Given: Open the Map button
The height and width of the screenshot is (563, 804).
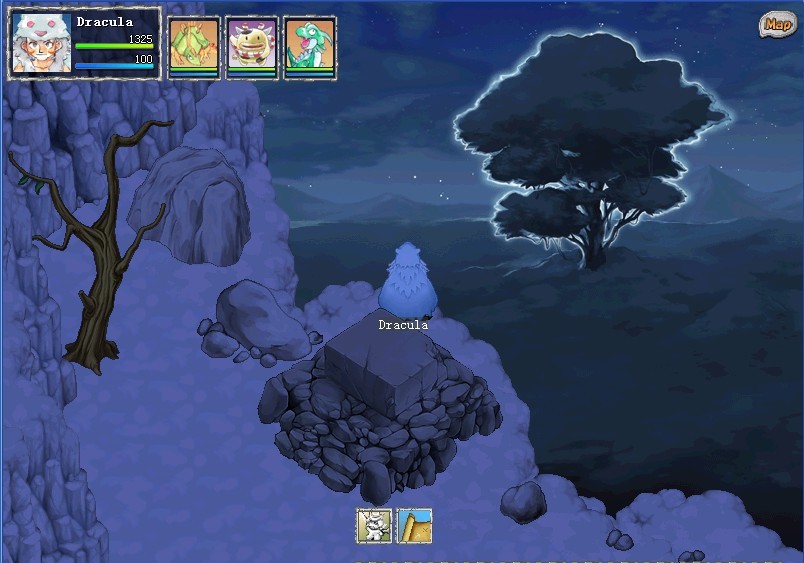Looking at the screenshot, I should [776, 24].
